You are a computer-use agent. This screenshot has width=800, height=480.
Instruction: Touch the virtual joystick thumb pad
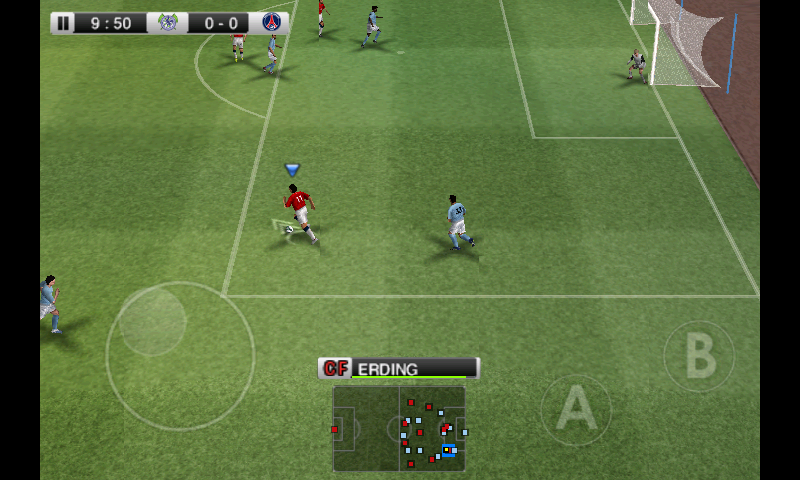153,322
